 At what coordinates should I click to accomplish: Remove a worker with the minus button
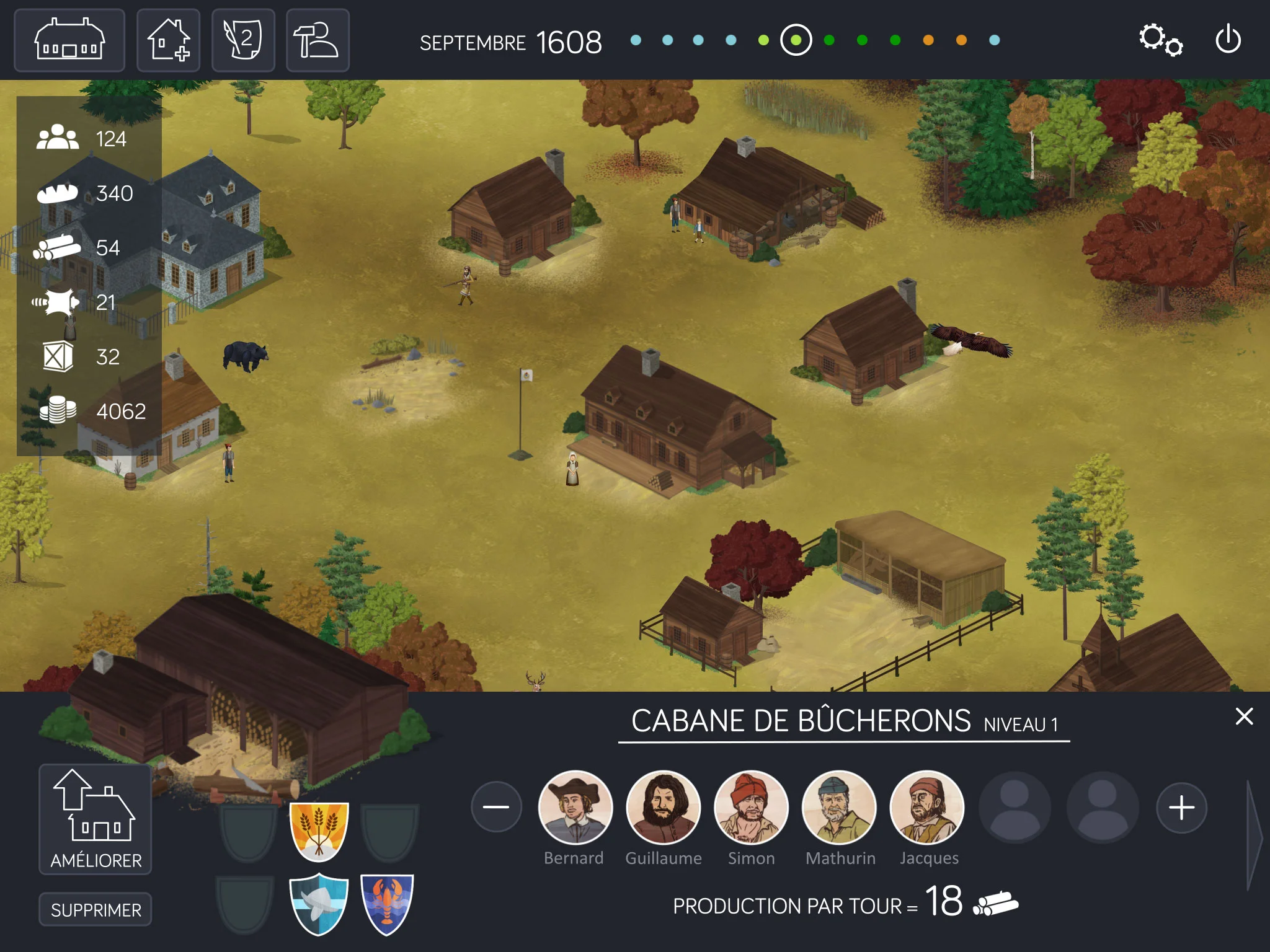pyautogui.click(x=496, y=807)
